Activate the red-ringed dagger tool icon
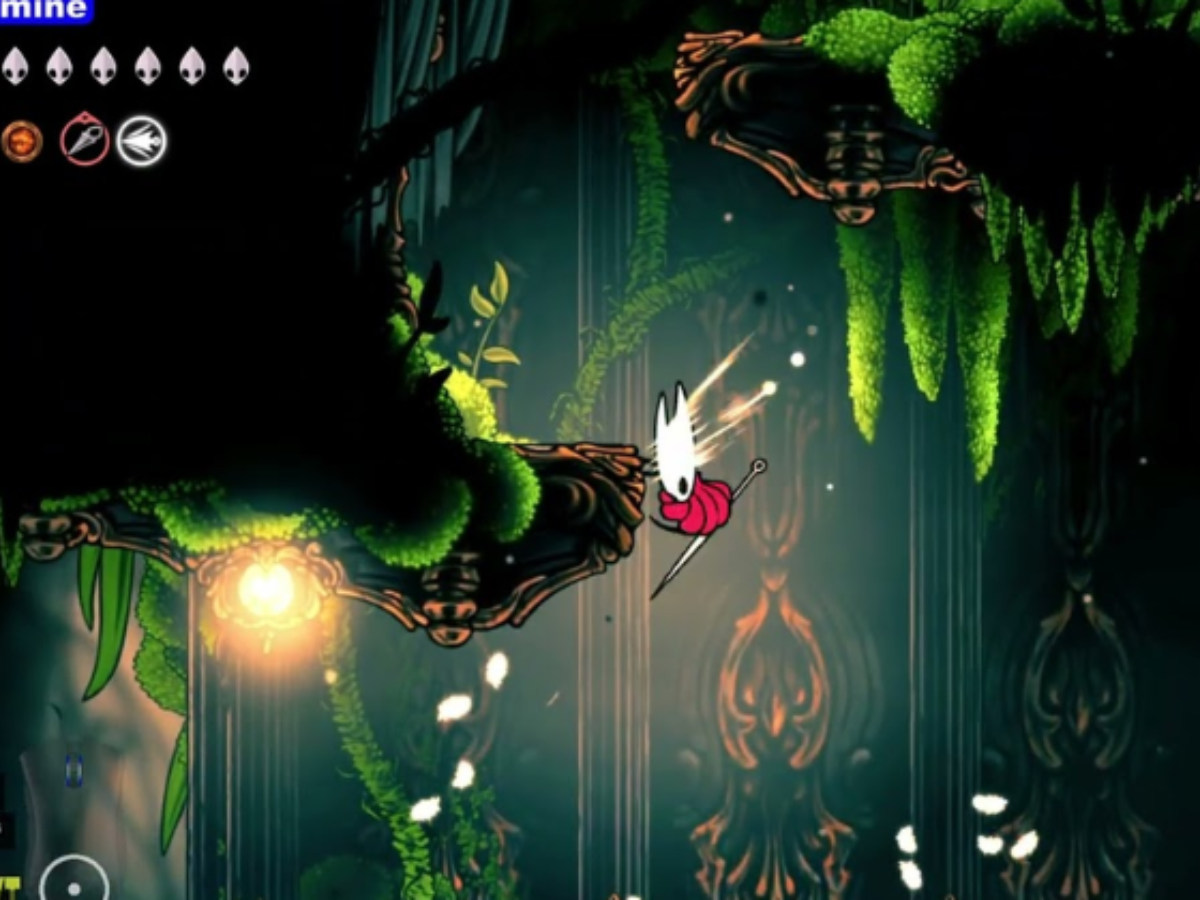The image size is (1200, 900). pos(85,139)
